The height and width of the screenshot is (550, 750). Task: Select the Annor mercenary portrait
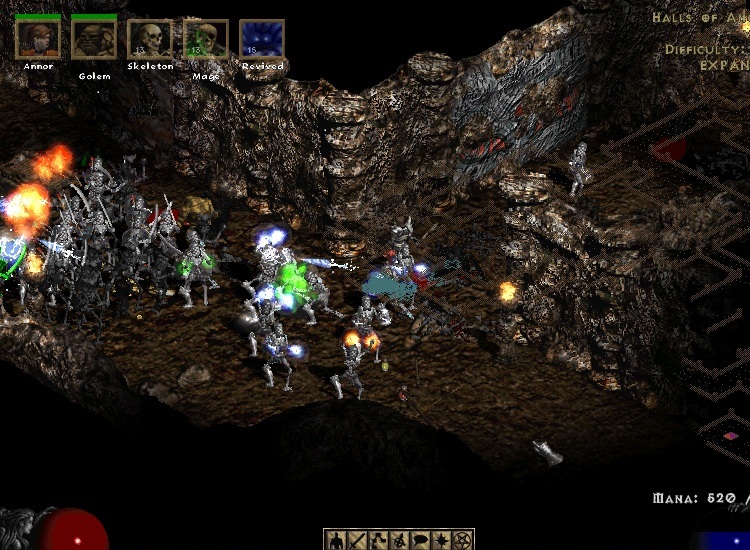click(38, 39)
